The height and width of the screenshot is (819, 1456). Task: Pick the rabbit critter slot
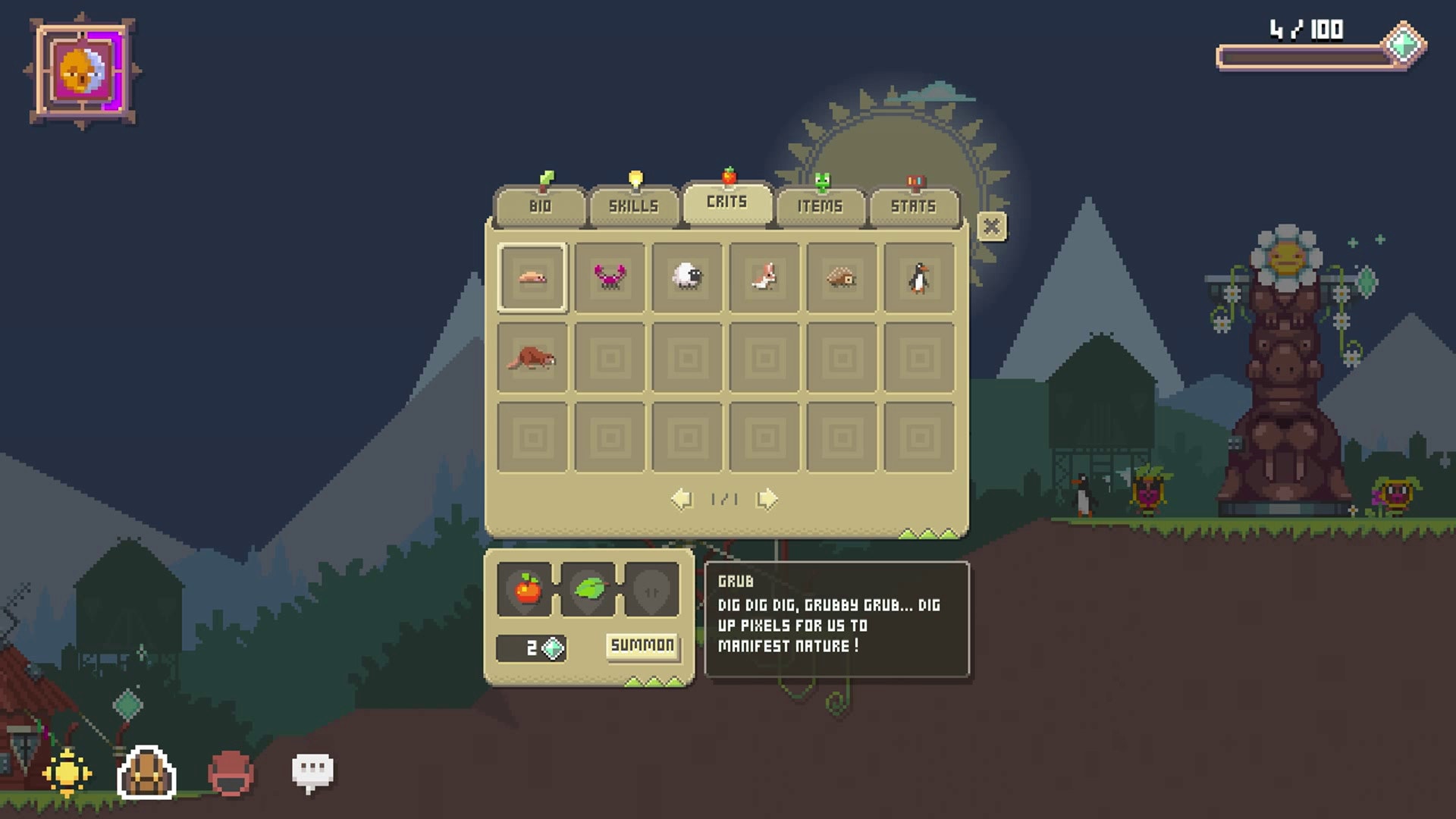pos(764,278)
